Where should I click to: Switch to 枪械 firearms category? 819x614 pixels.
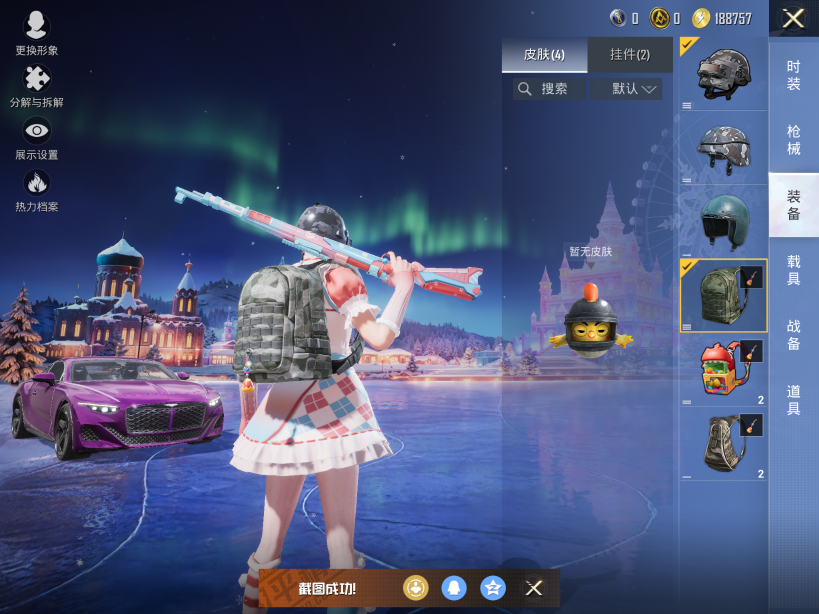(x=793, y=139)
